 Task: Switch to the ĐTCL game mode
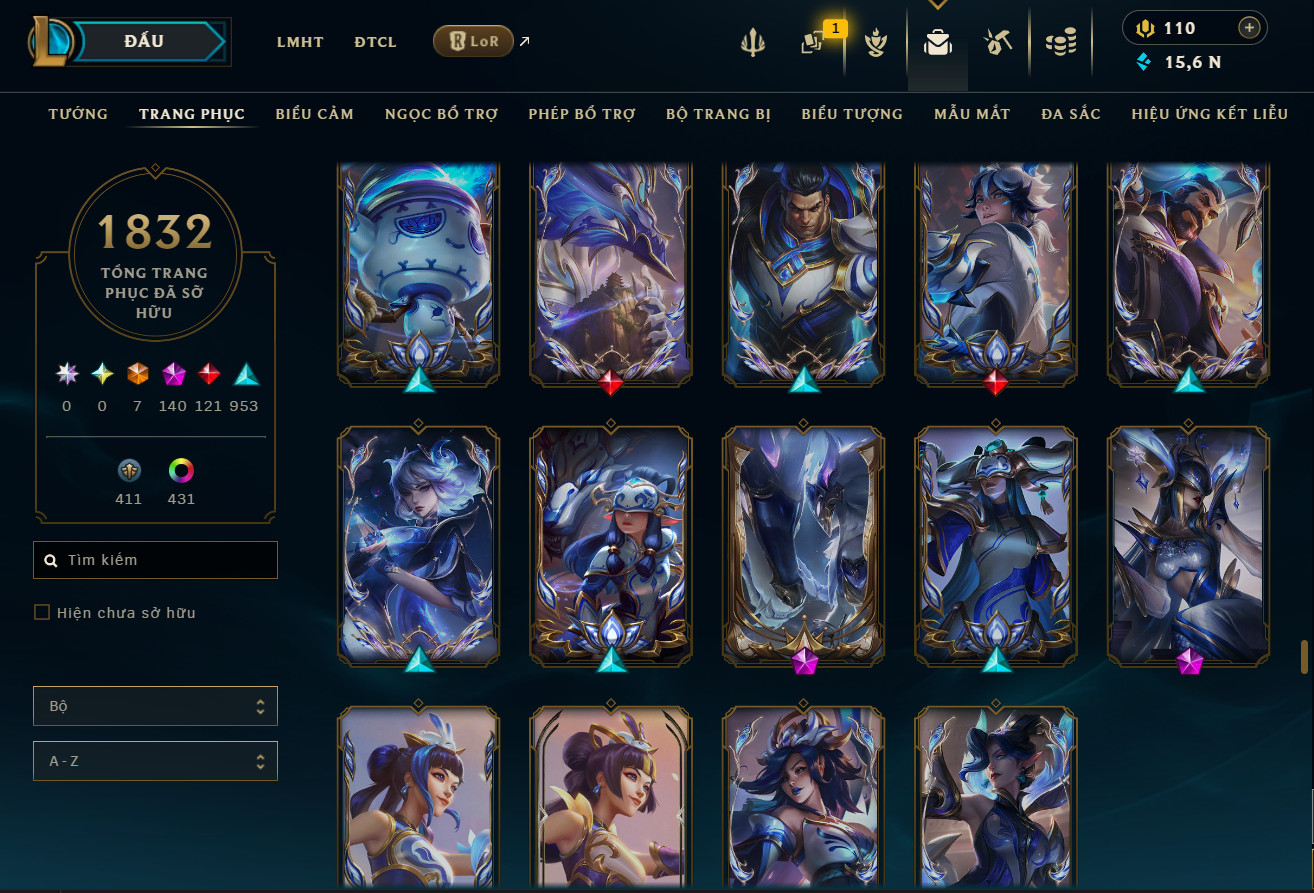point(375,42)
